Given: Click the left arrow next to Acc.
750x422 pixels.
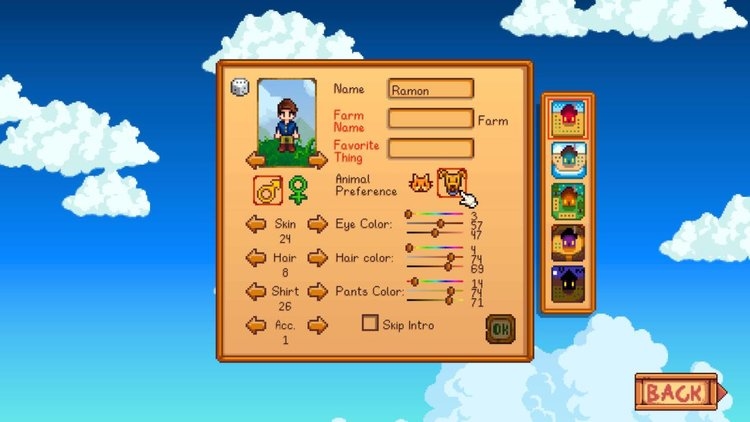Looking at the screenshot, I should 256,325.
